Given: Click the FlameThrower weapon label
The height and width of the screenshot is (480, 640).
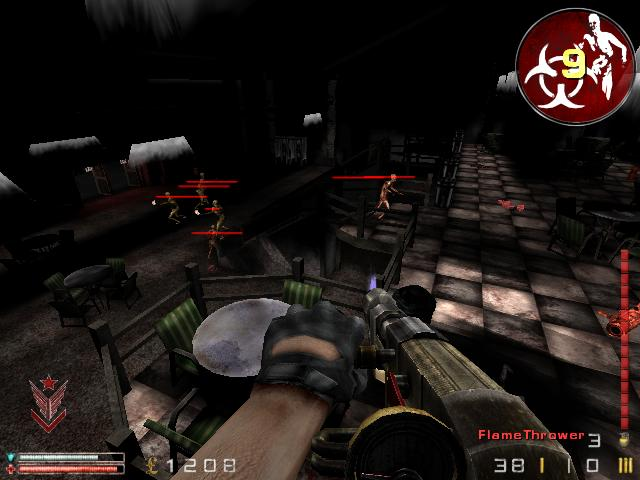Looking at the screenshot, I should click(531, 435).
